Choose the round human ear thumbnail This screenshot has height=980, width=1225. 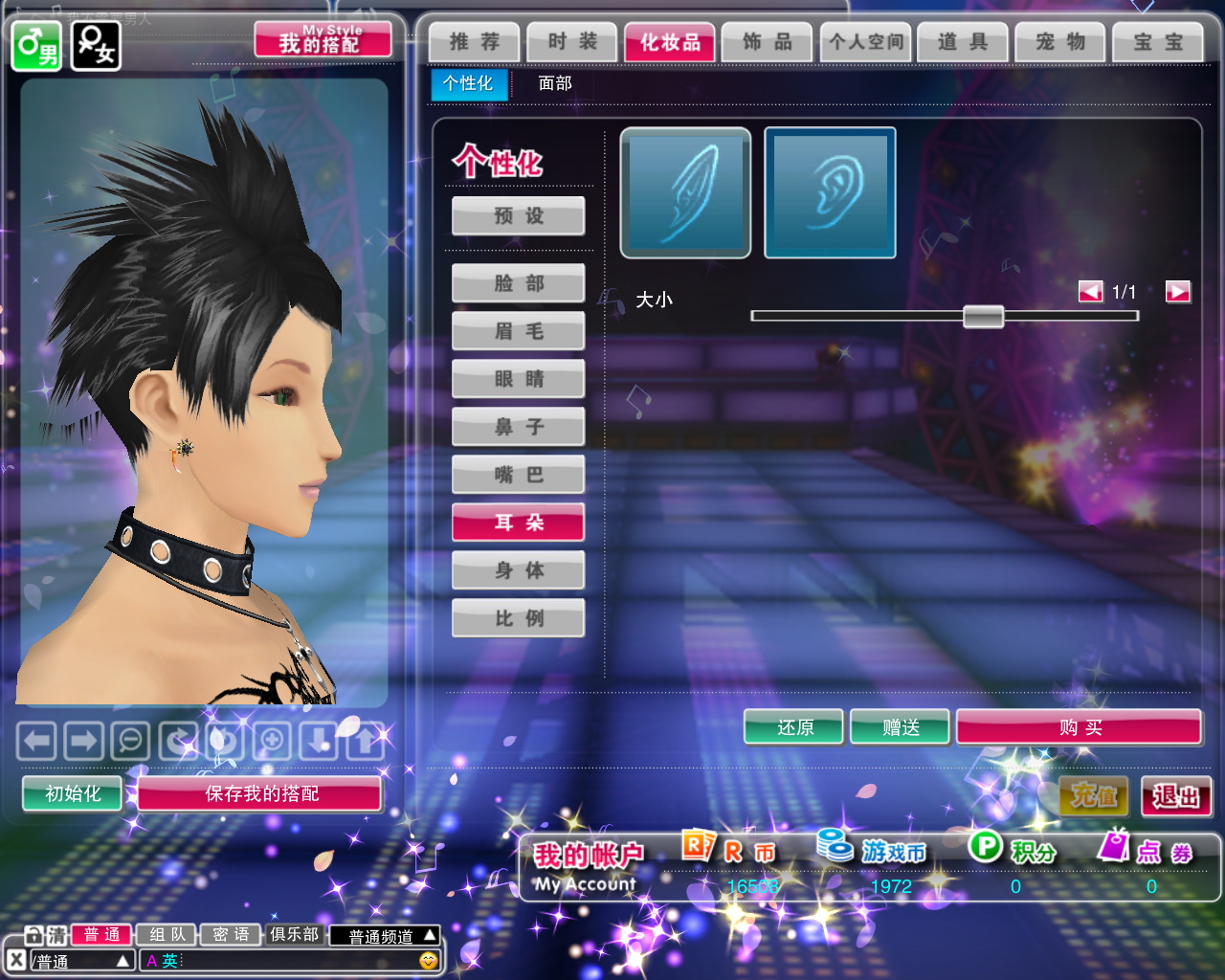coord(830,193)
